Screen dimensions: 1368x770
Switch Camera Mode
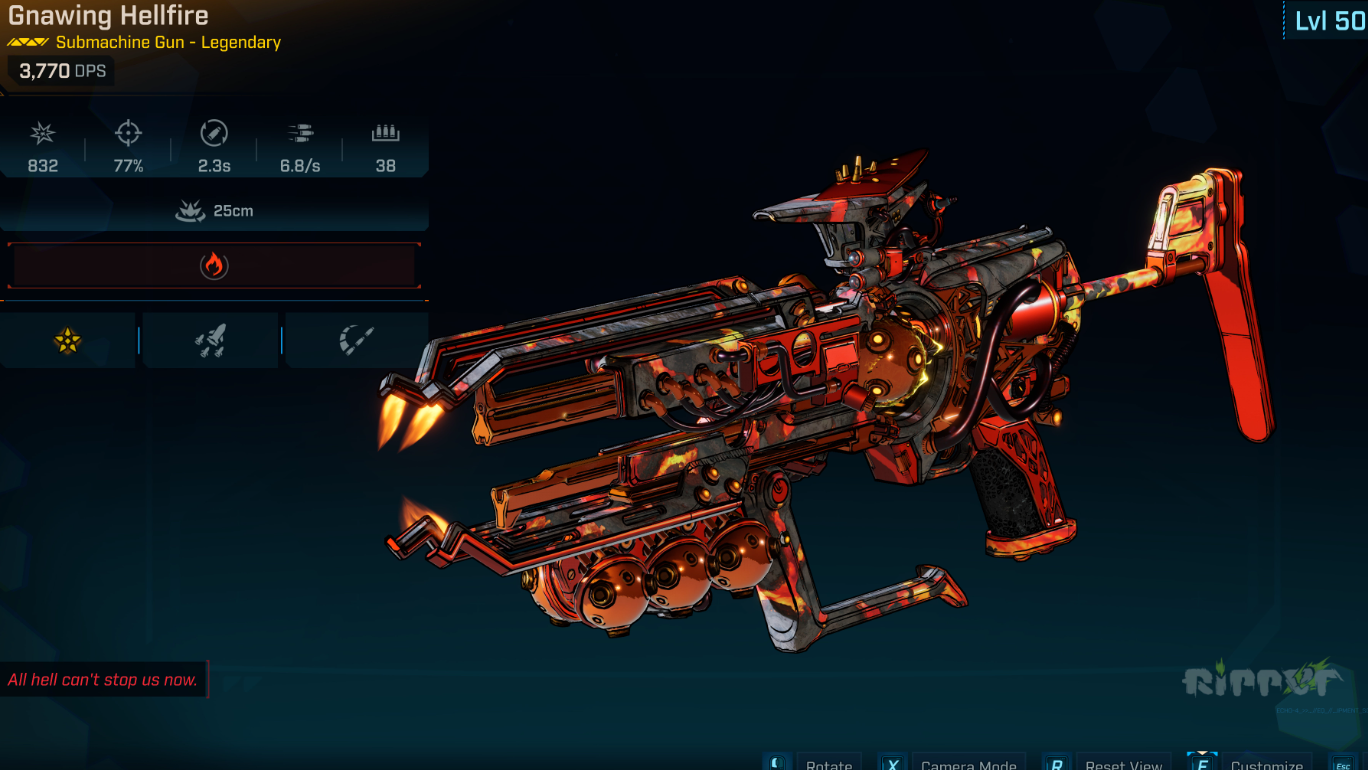(968, 764)
